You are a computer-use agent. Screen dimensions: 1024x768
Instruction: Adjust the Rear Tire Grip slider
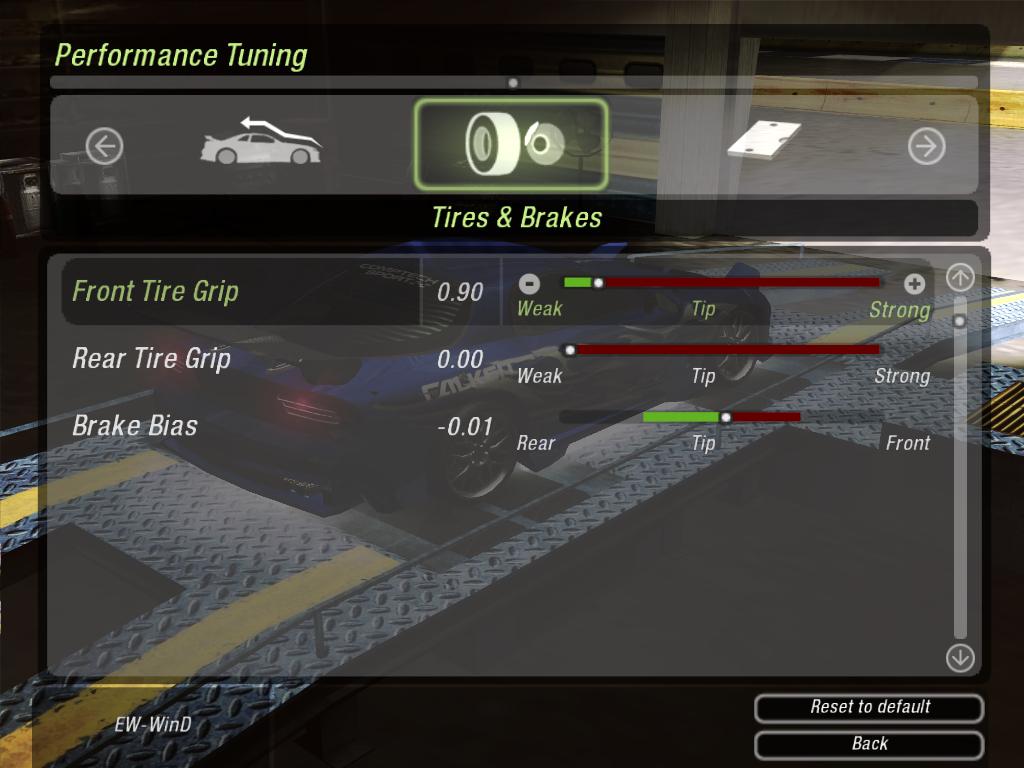(722, 350)
